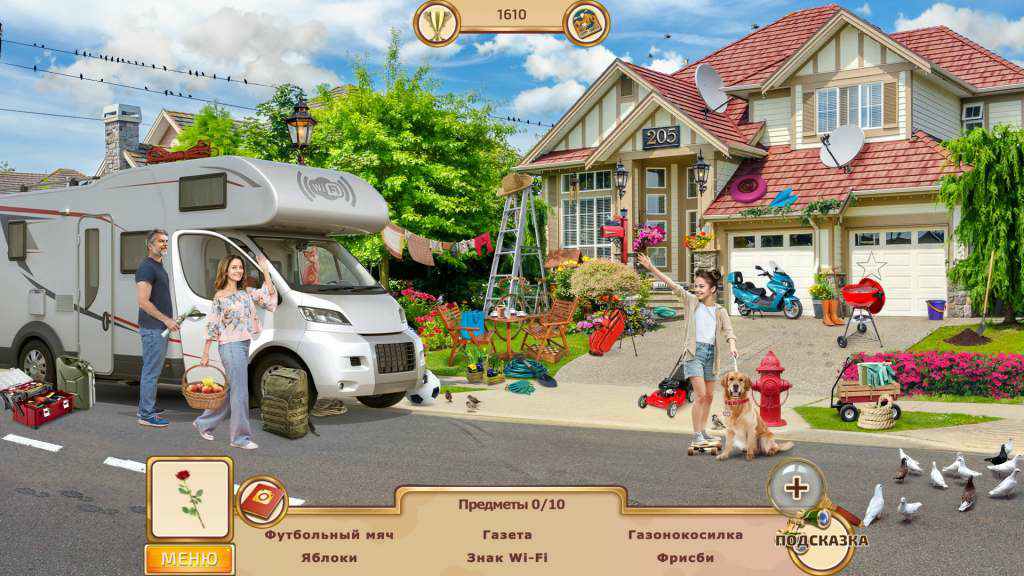Screen dimensions: 1024x576
Task: Choose 'Знак Wi-Fi' from the item list
Action: tap(507, 558)
